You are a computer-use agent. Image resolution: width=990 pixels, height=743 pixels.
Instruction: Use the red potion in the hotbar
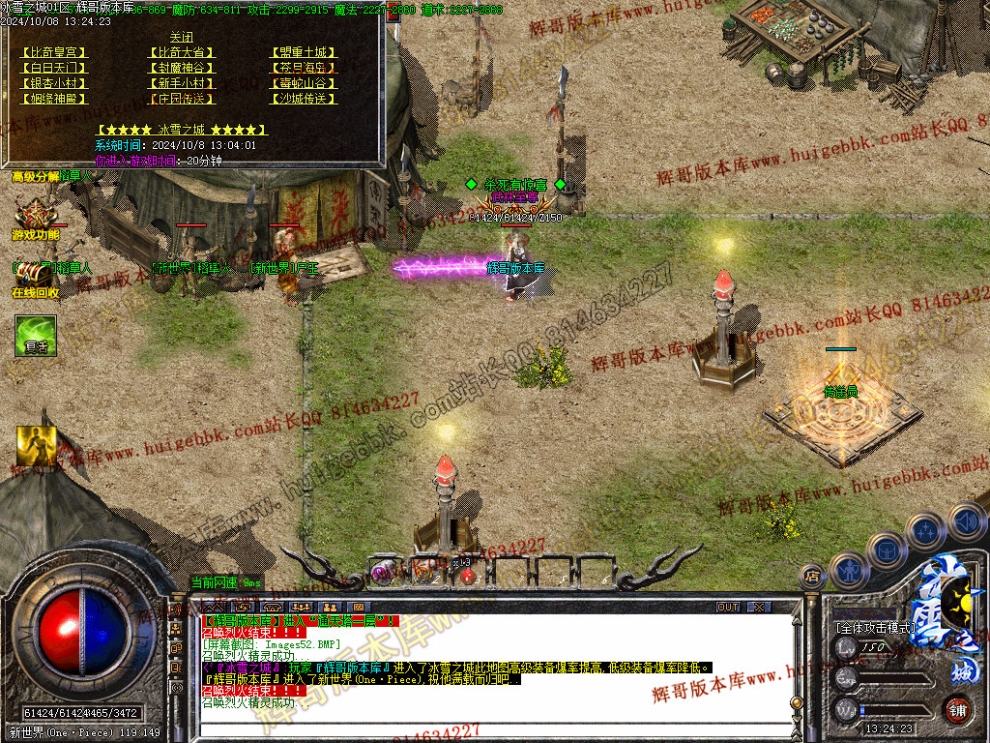point(467,575)
